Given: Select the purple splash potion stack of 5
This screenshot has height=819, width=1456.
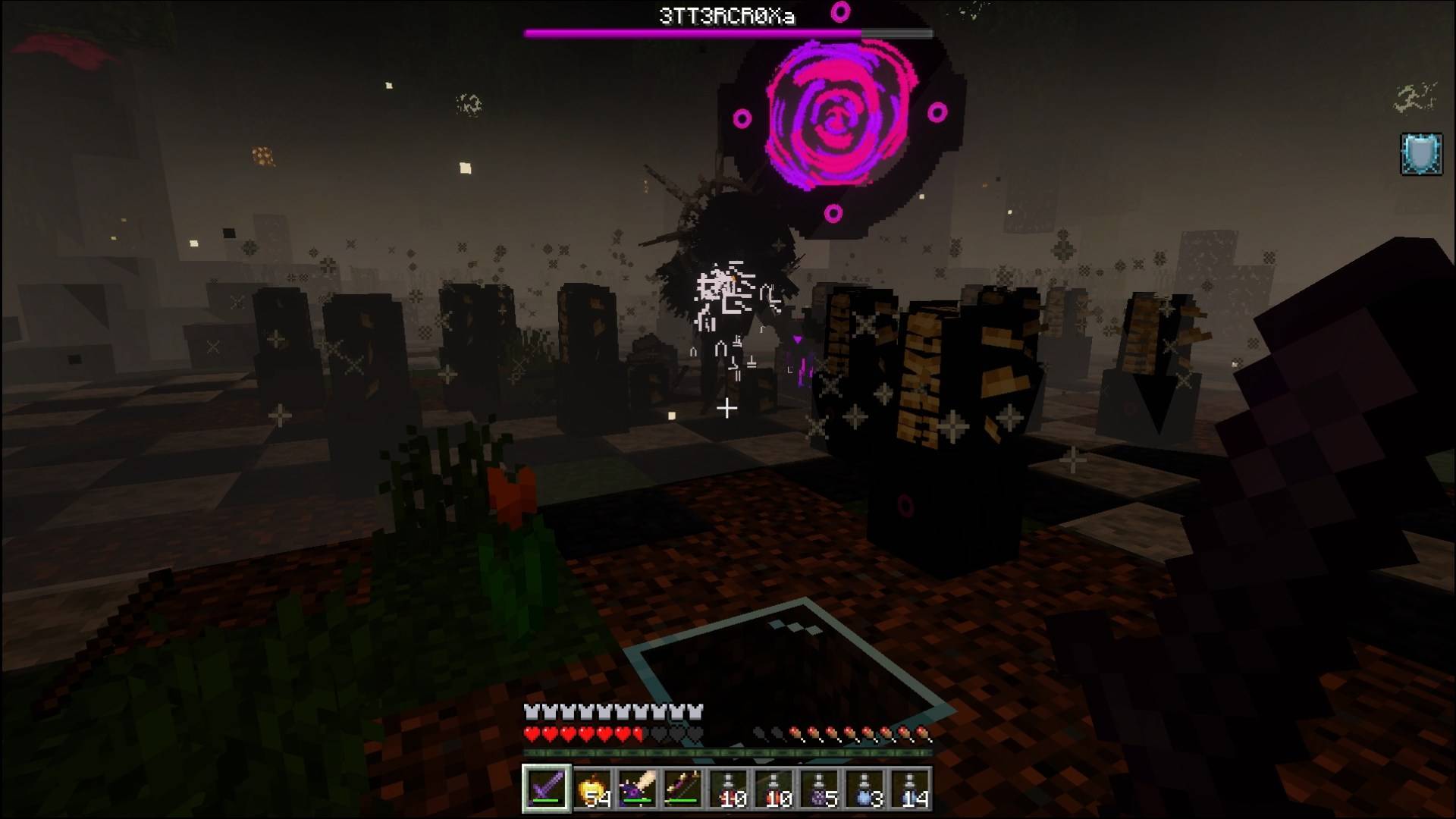Looking at the screenshot, I should [x=819, y=789].
